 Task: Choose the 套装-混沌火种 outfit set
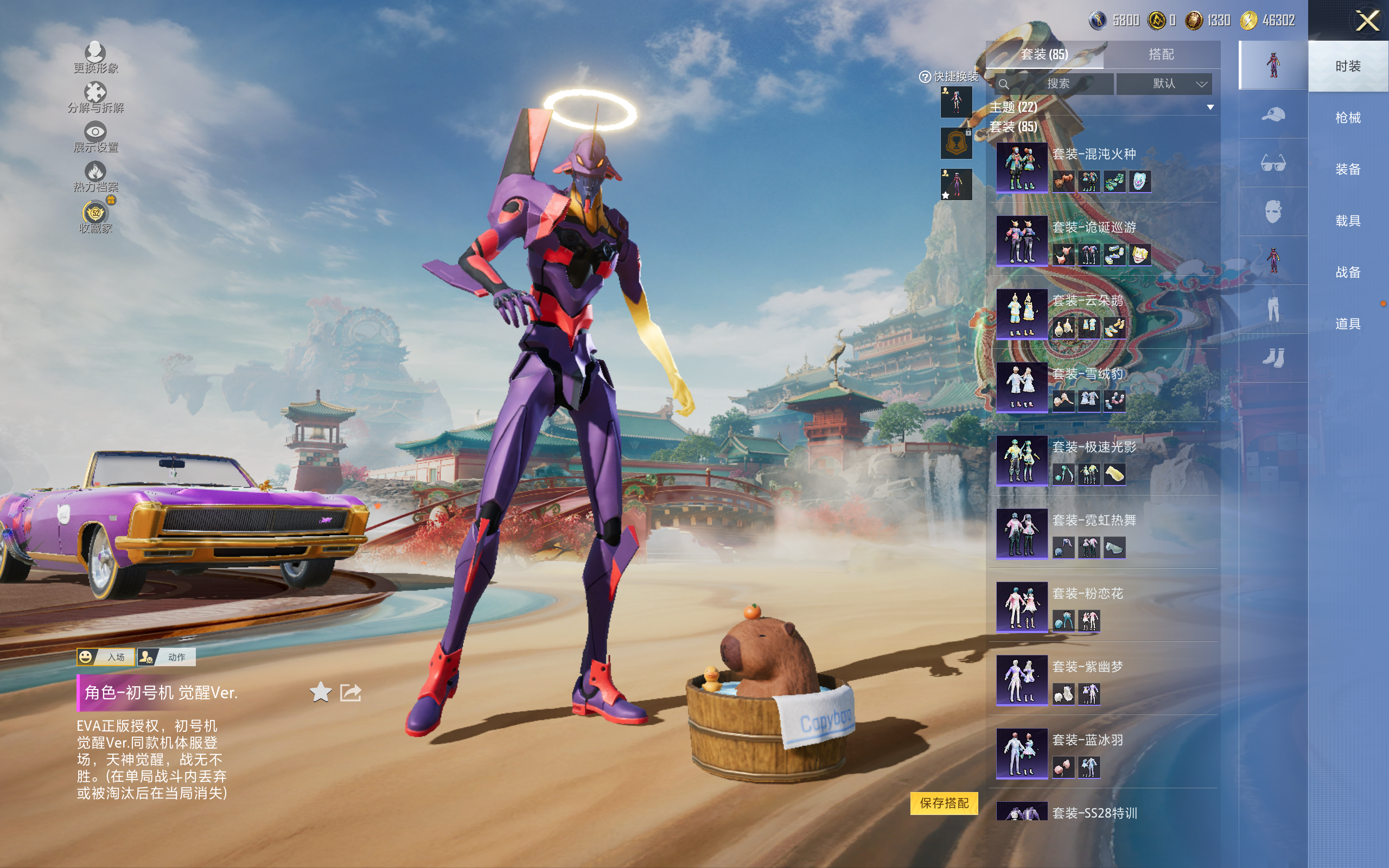[1094, 154]
